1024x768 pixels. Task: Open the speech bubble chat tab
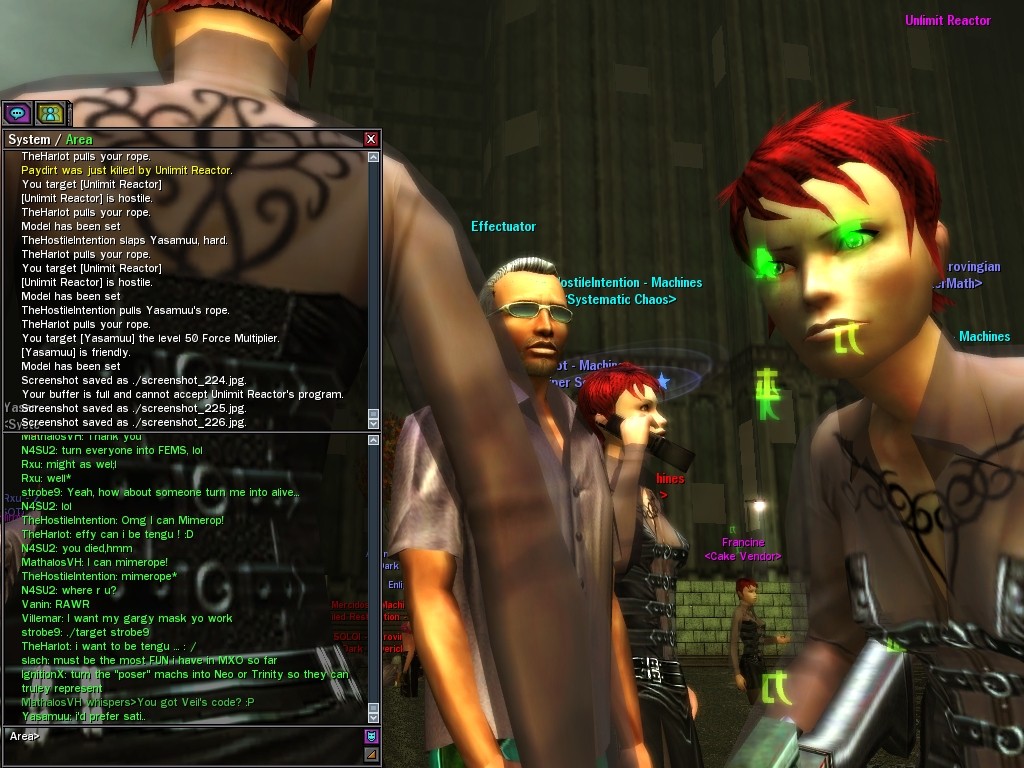tap(18, 113)
